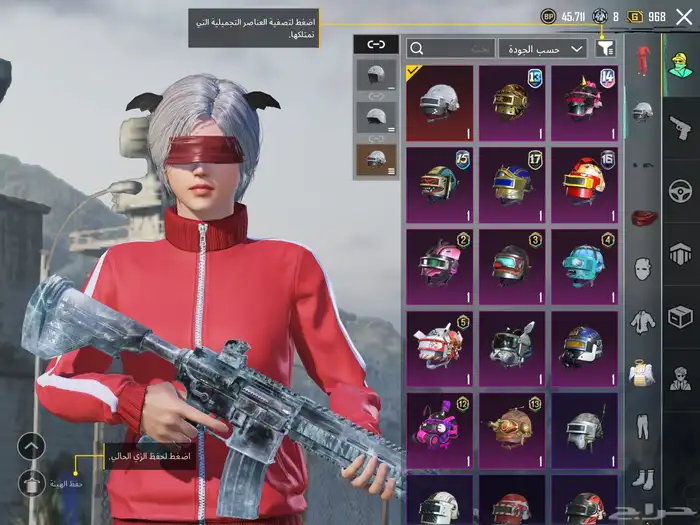Open the crate box tab
700x525 pixels.
(x=680, y=317)
